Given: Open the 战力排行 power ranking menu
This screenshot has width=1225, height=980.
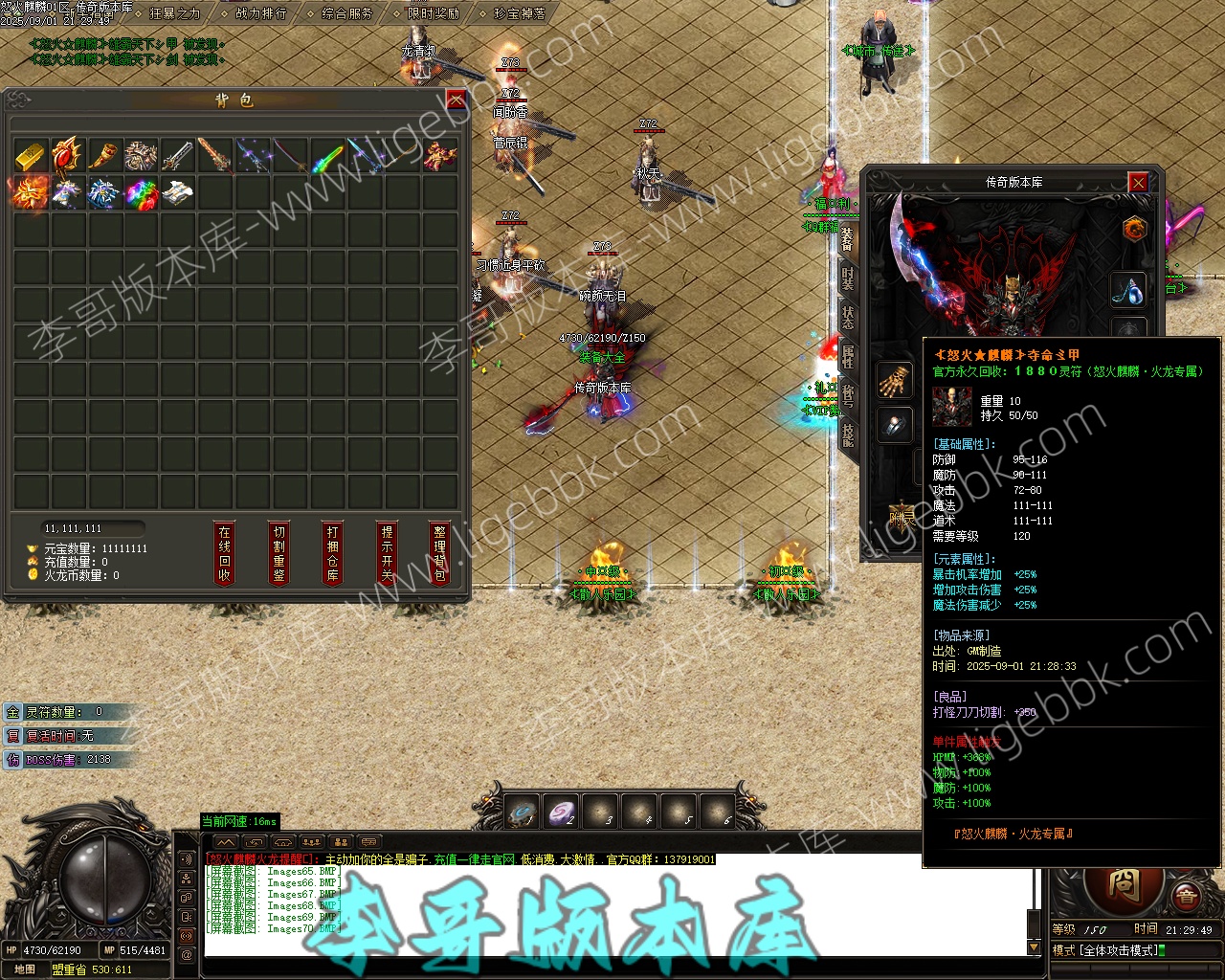Looking at the screenshot, I should pyautogui.click(x=260, y=13).
